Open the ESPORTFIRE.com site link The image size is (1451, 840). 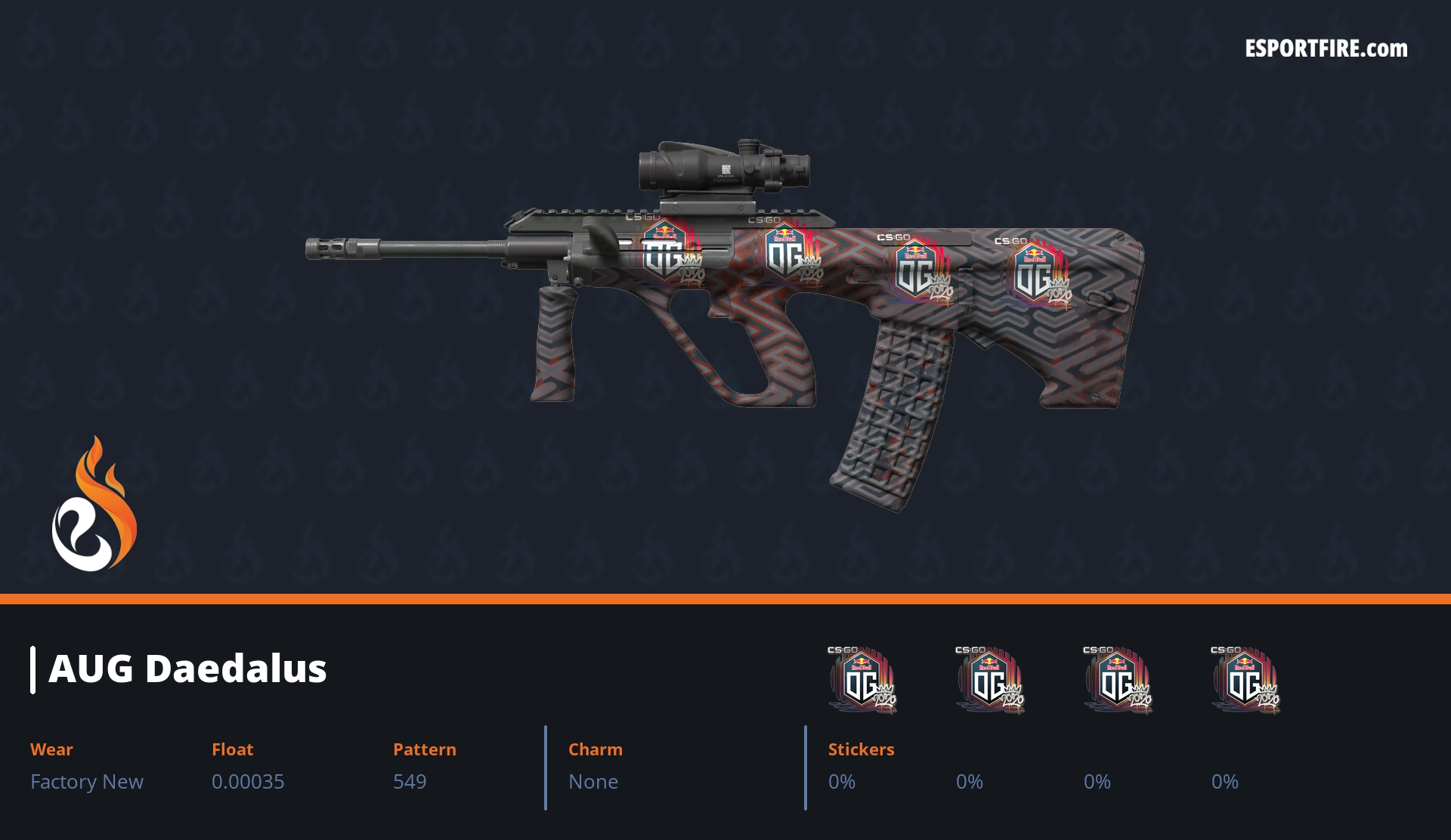pyautogui.click(x=1326, y=49)
